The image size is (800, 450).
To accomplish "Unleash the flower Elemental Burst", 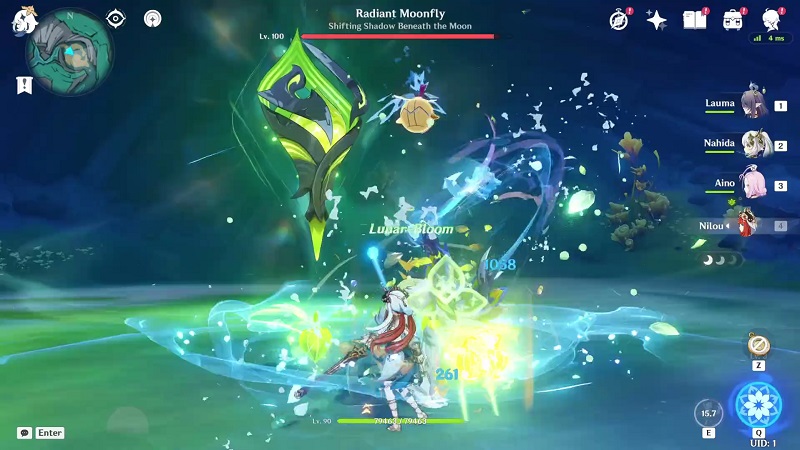I will pos(757,404).
